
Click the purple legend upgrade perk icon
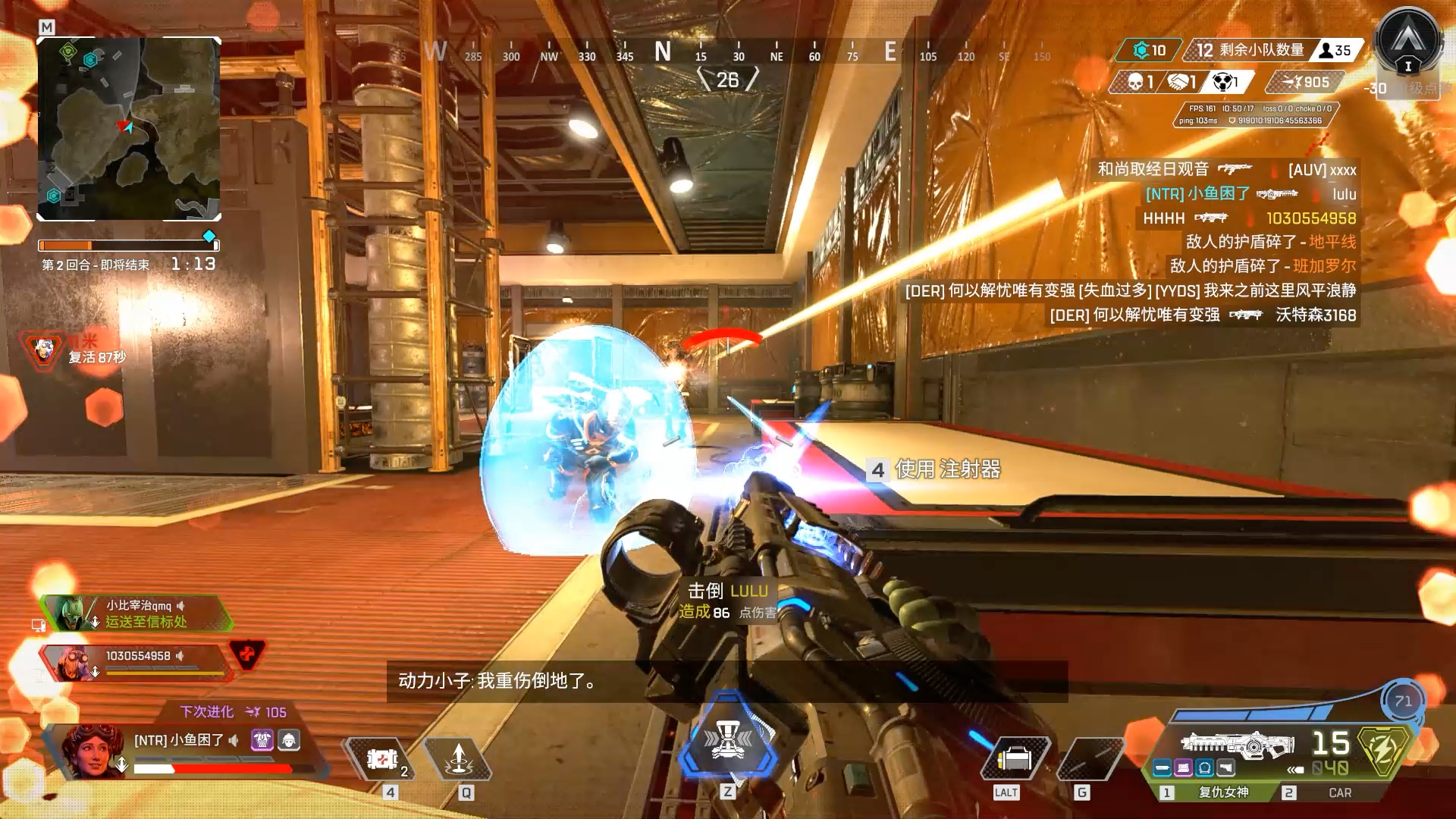(262, 740)
